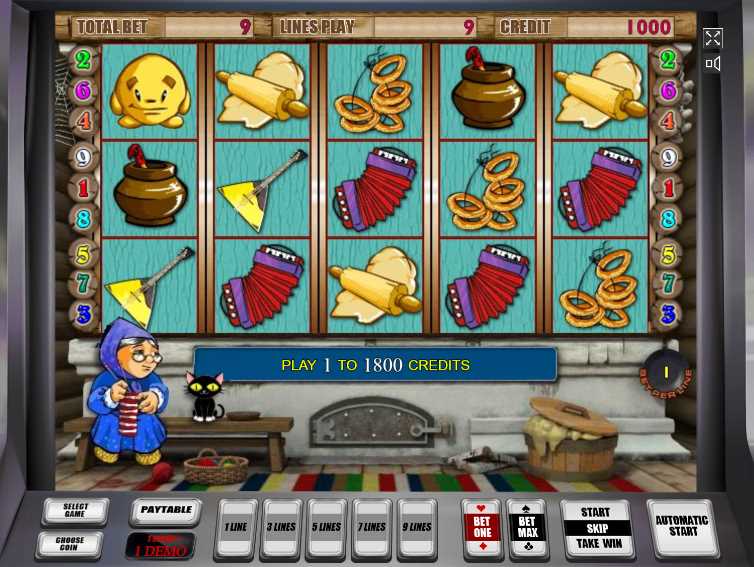Toggle fullscreen with the expand icon
Screen dimensions: 754x567
coord(712,38)
